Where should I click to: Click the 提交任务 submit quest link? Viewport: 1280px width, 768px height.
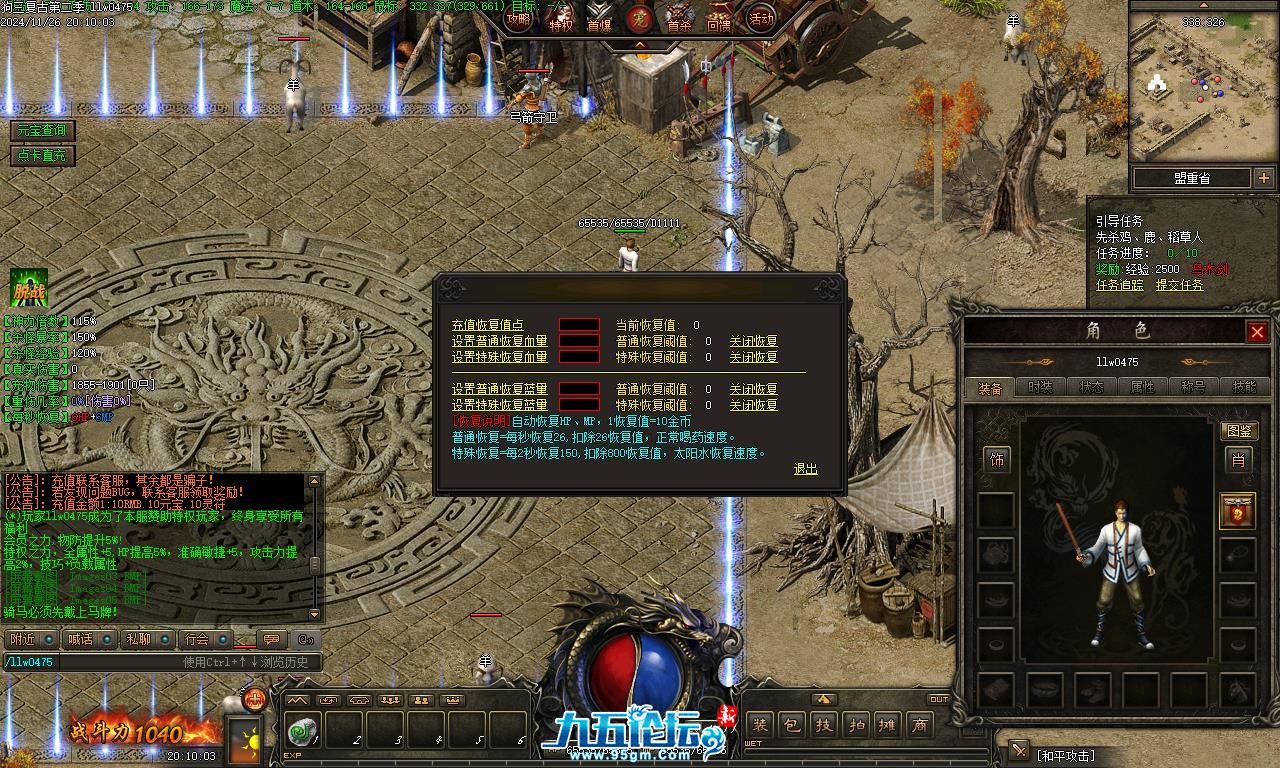[x=1180, y=285]
